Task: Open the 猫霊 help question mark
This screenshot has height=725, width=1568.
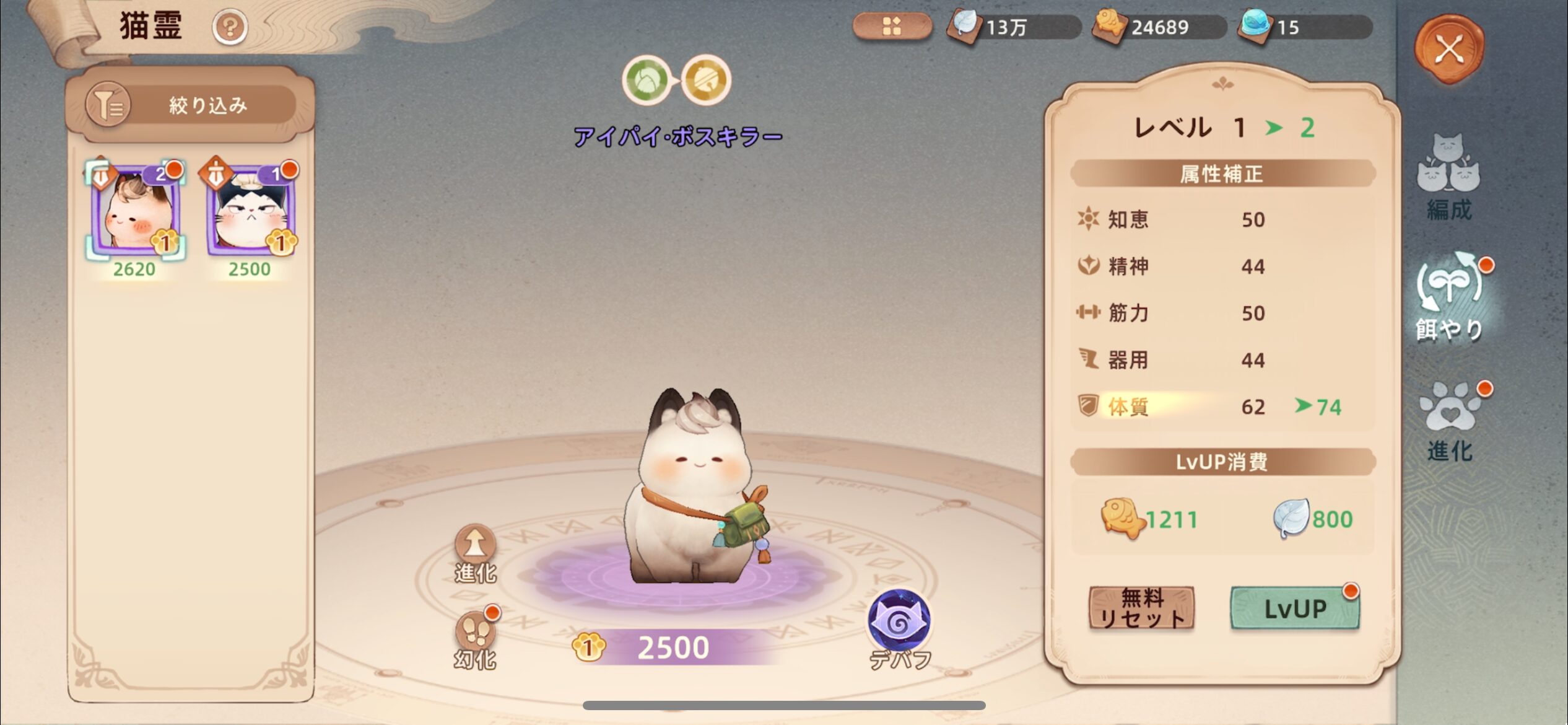Action: (230, 27)
